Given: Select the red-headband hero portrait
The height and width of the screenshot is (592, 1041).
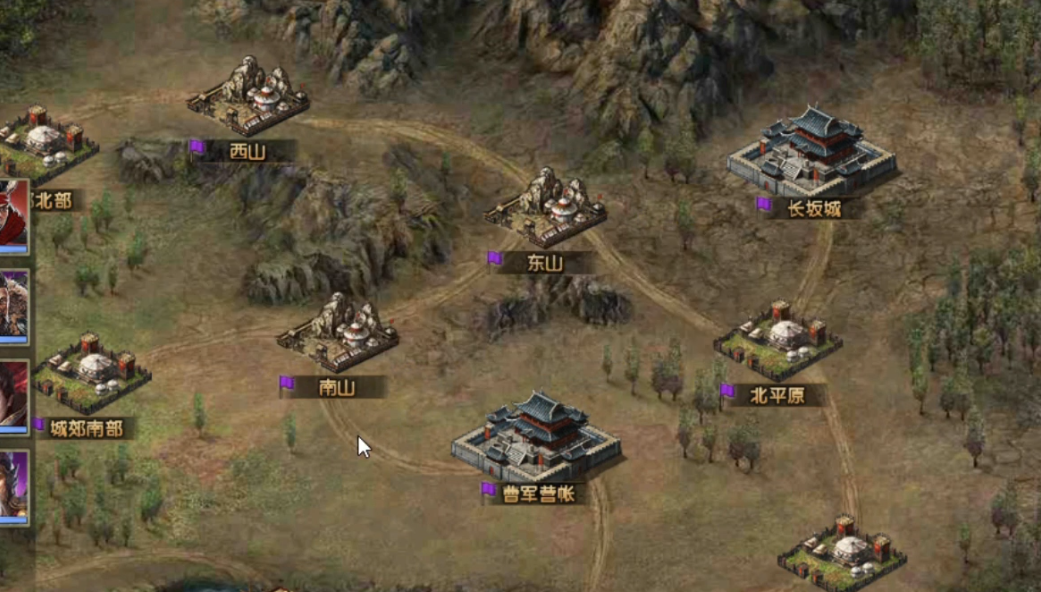Looking at the screenshot, I should (12, 216).
